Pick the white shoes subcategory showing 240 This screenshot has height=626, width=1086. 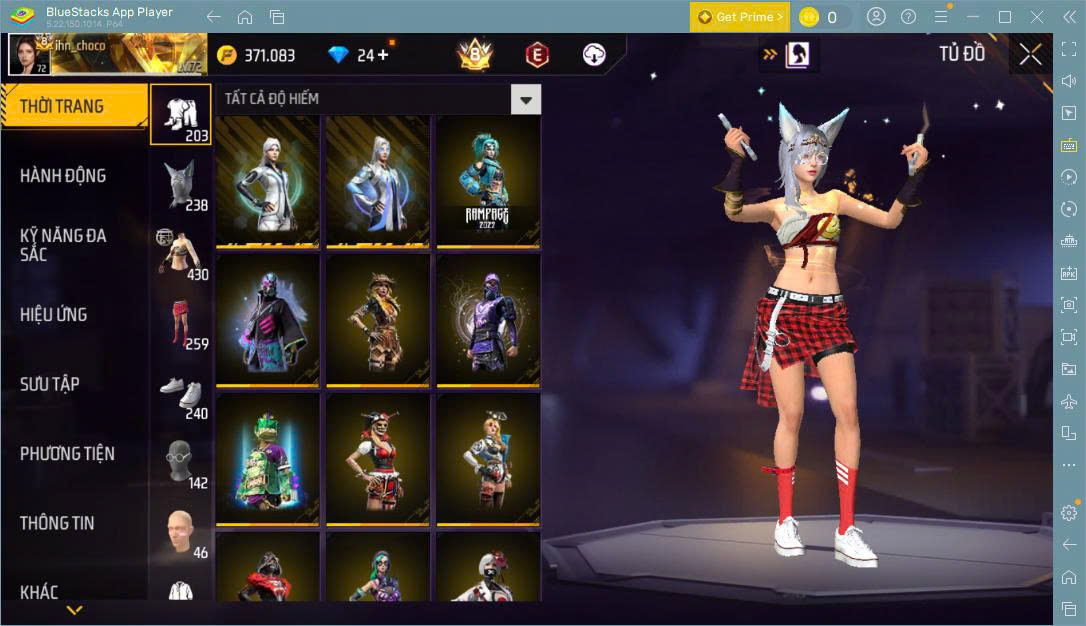click(x=181, y=392)
